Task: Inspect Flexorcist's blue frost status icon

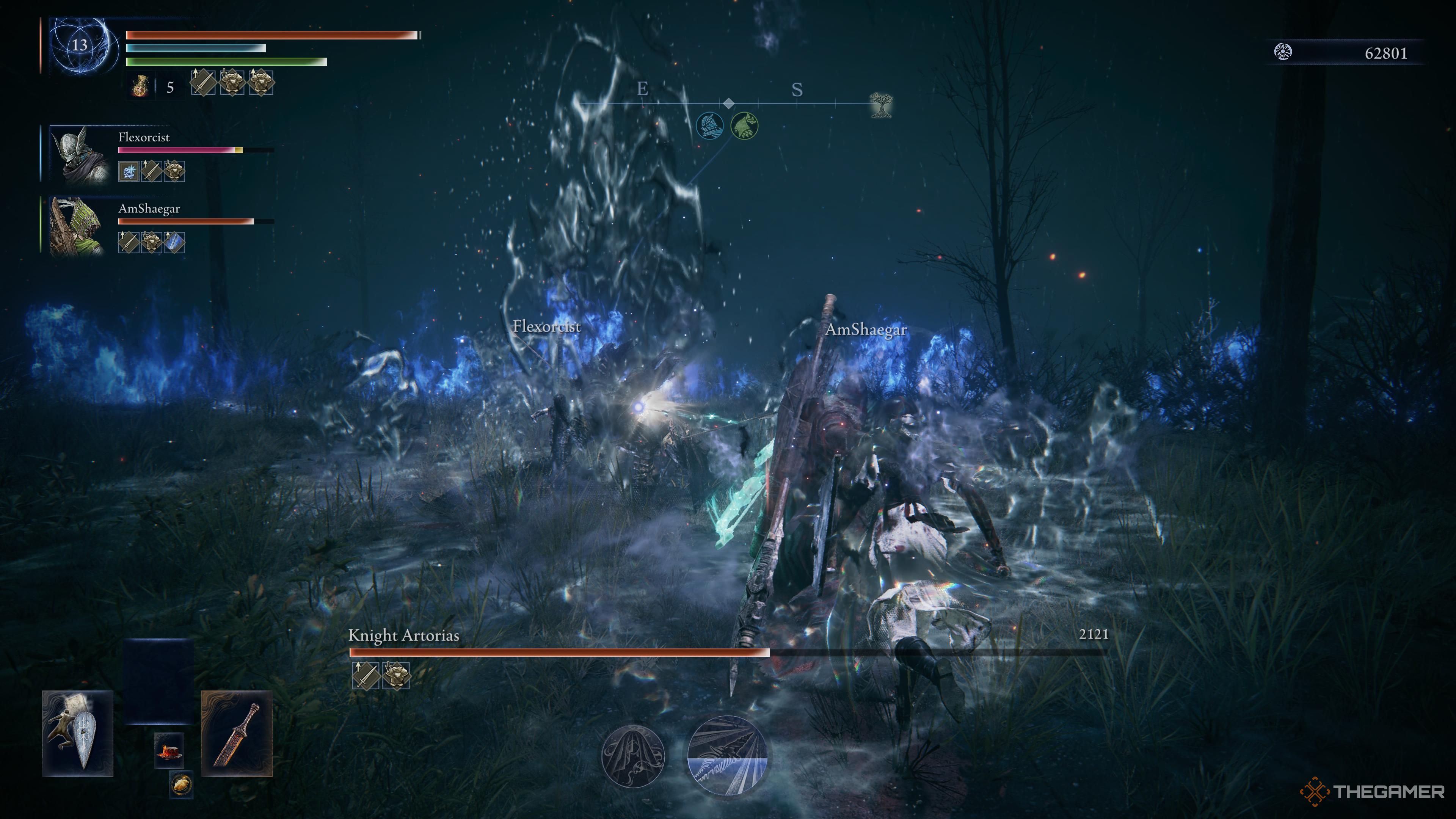Action: pos(129,171)
